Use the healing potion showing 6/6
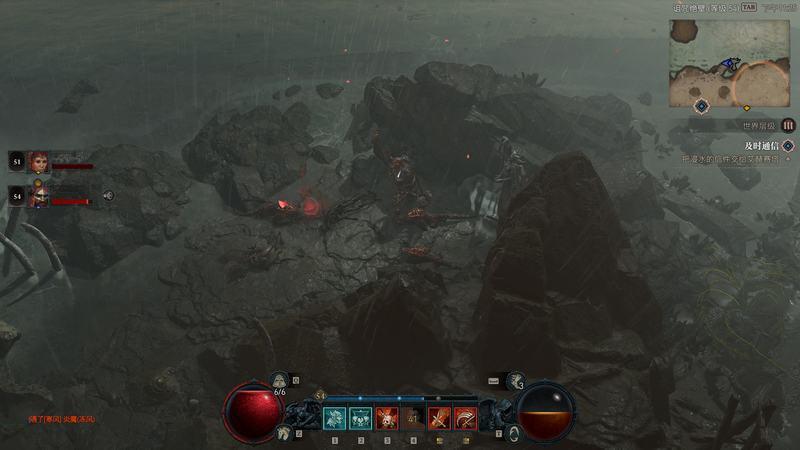 280,381
